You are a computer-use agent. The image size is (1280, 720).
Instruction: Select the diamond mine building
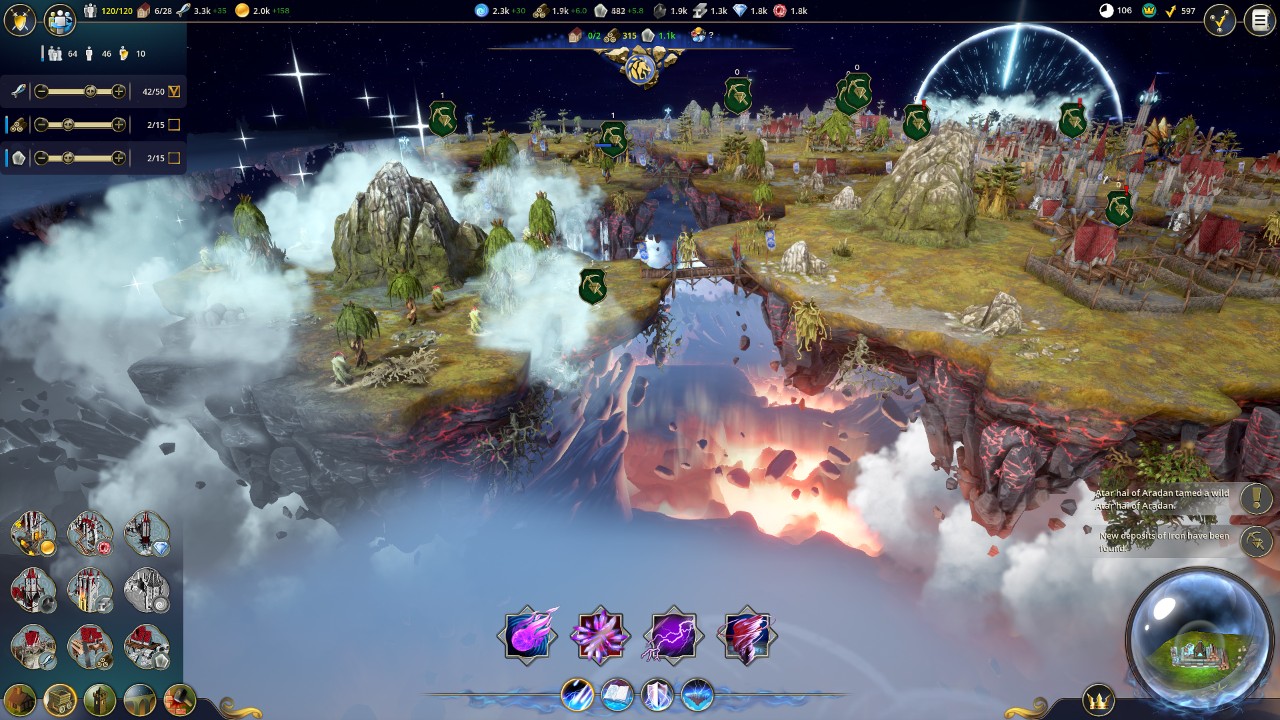[147, 533]
